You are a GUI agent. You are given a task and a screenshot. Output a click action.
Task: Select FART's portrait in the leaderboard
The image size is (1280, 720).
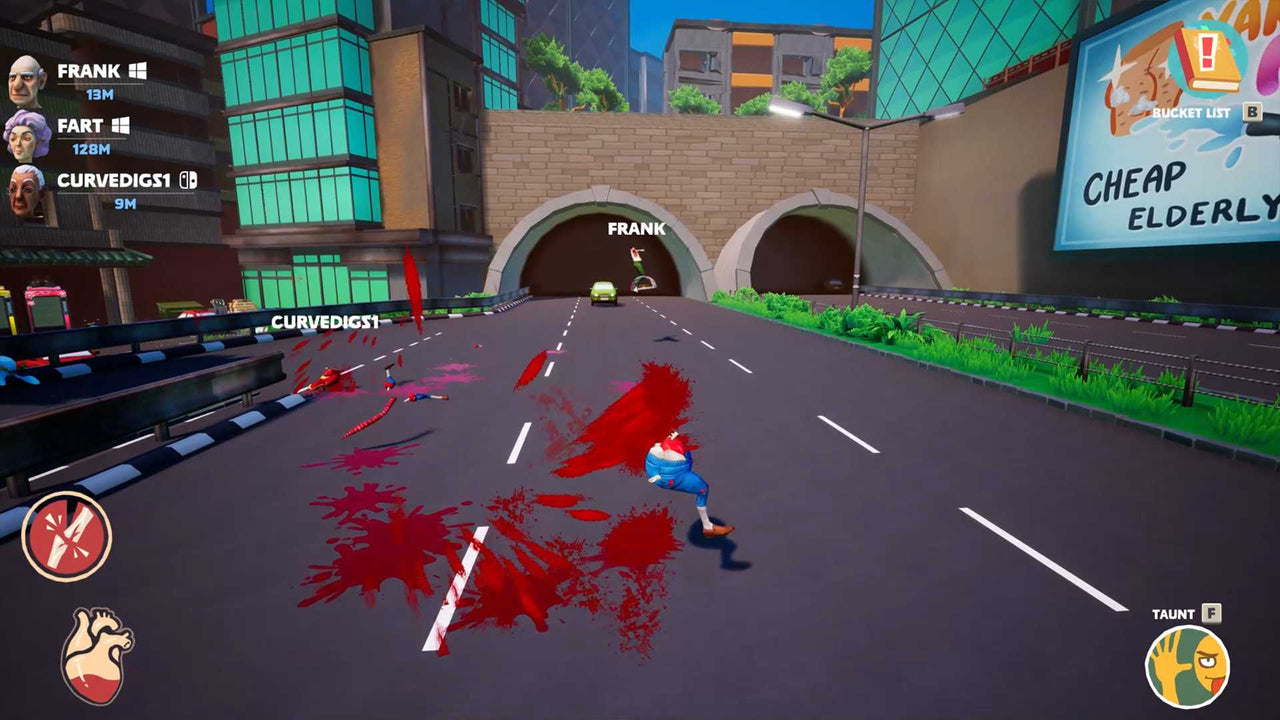[x=28, y=134]
